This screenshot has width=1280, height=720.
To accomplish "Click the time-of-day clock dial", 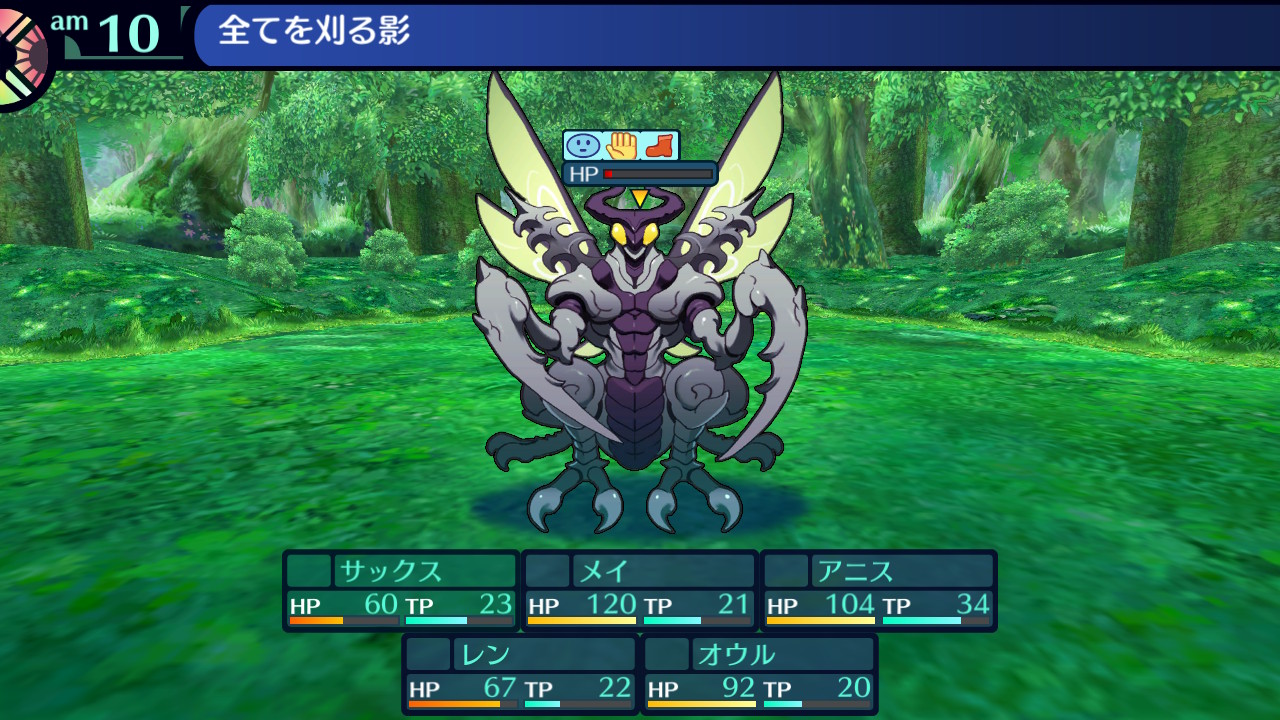I will (x=20, y=55).
